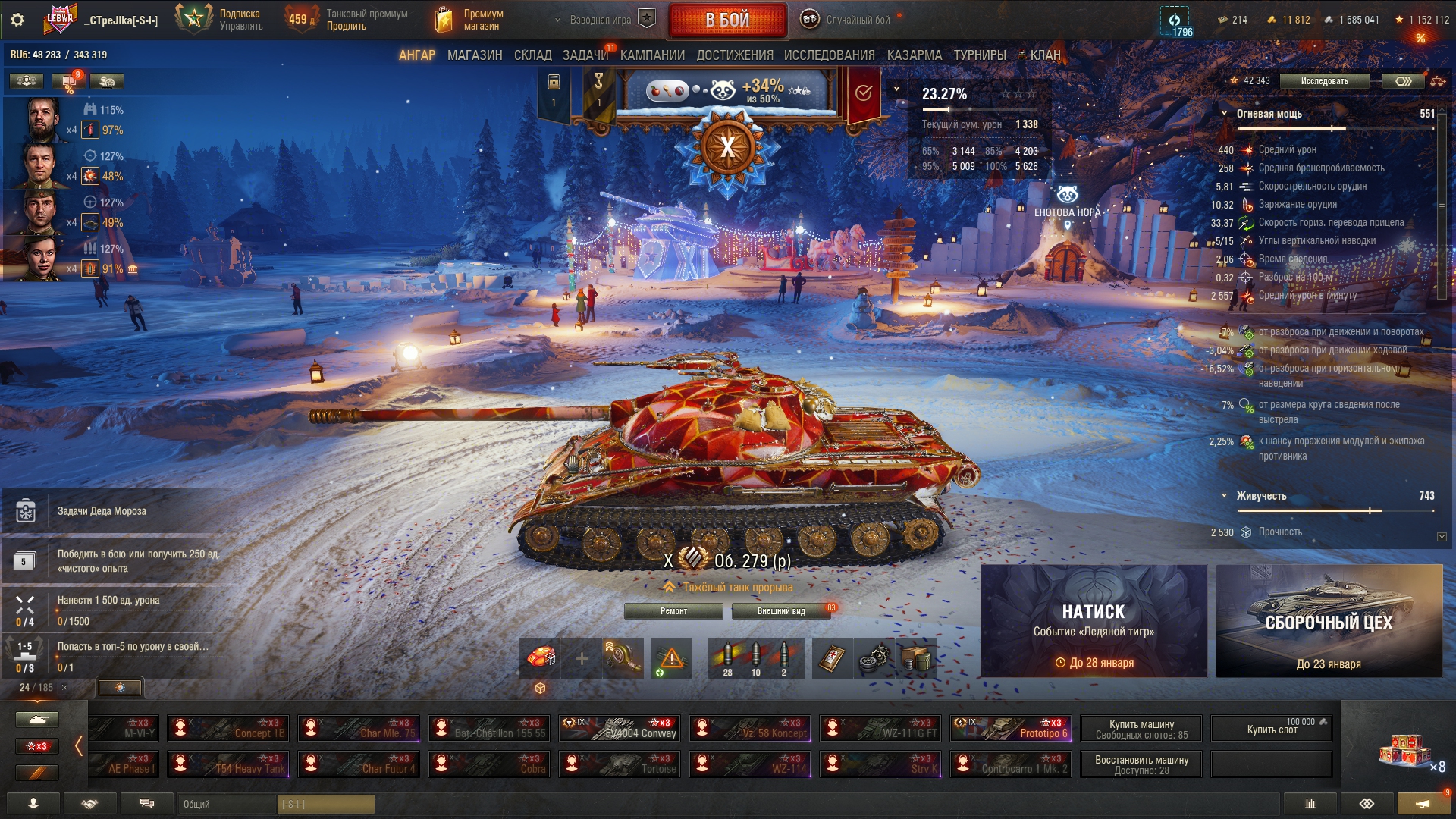Click Восстановить машину button

(x=1141, y=764)
